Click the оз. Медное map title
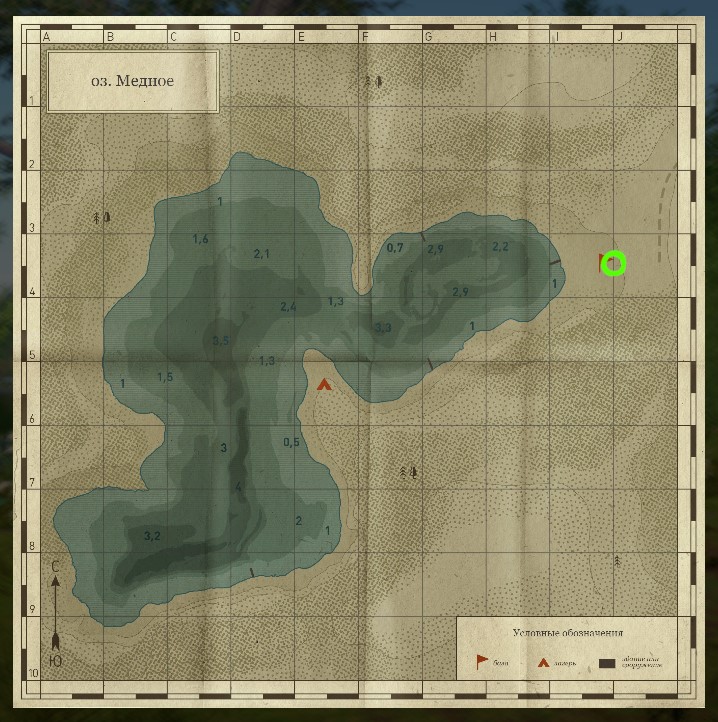Screen dimensions: 718x722 click(133, 81)
